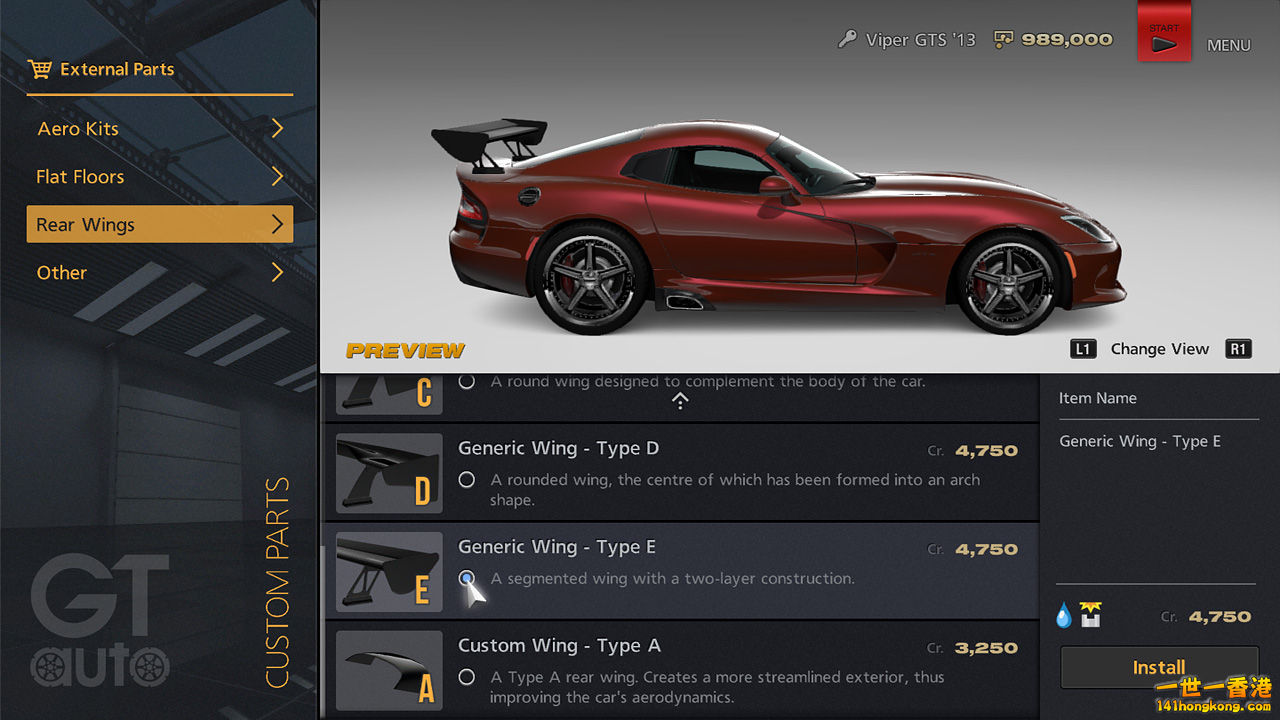Open the Rear Wings section

160,224
